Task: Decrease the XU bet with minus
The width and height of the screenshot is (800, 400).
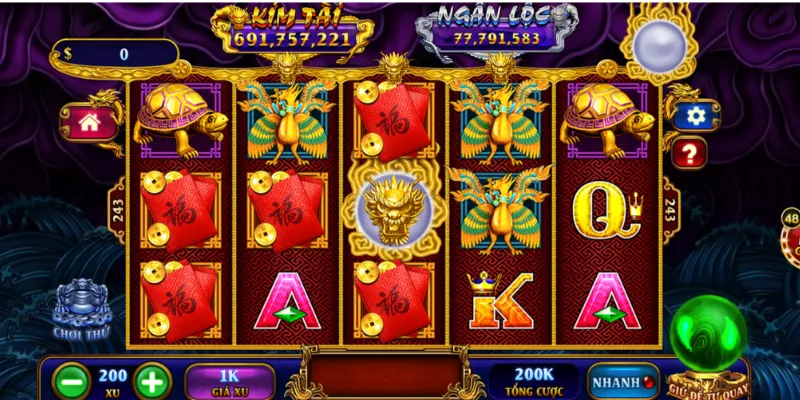Action: (72, 381)
